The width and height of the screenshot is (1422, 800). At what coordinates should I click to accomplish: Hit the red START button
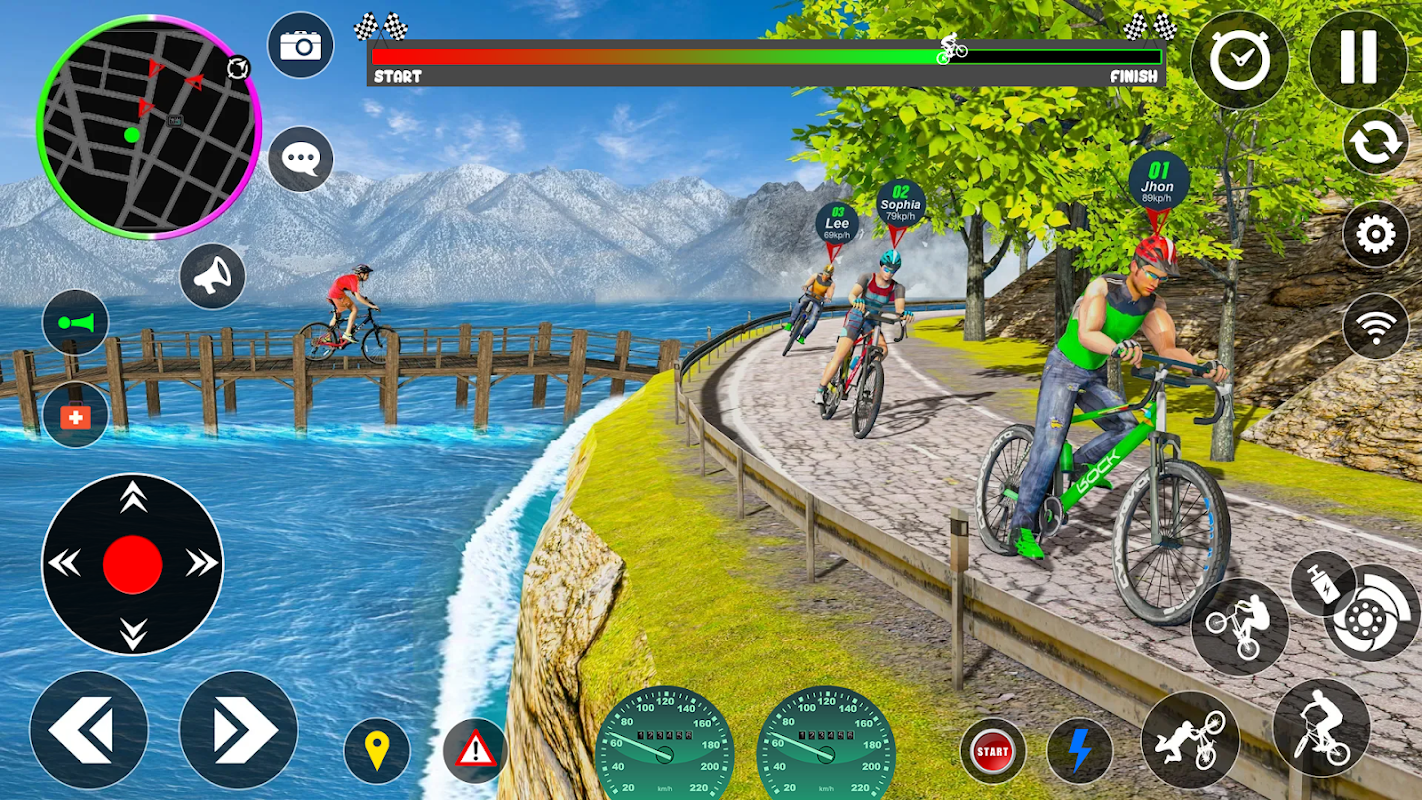point(993,750)
